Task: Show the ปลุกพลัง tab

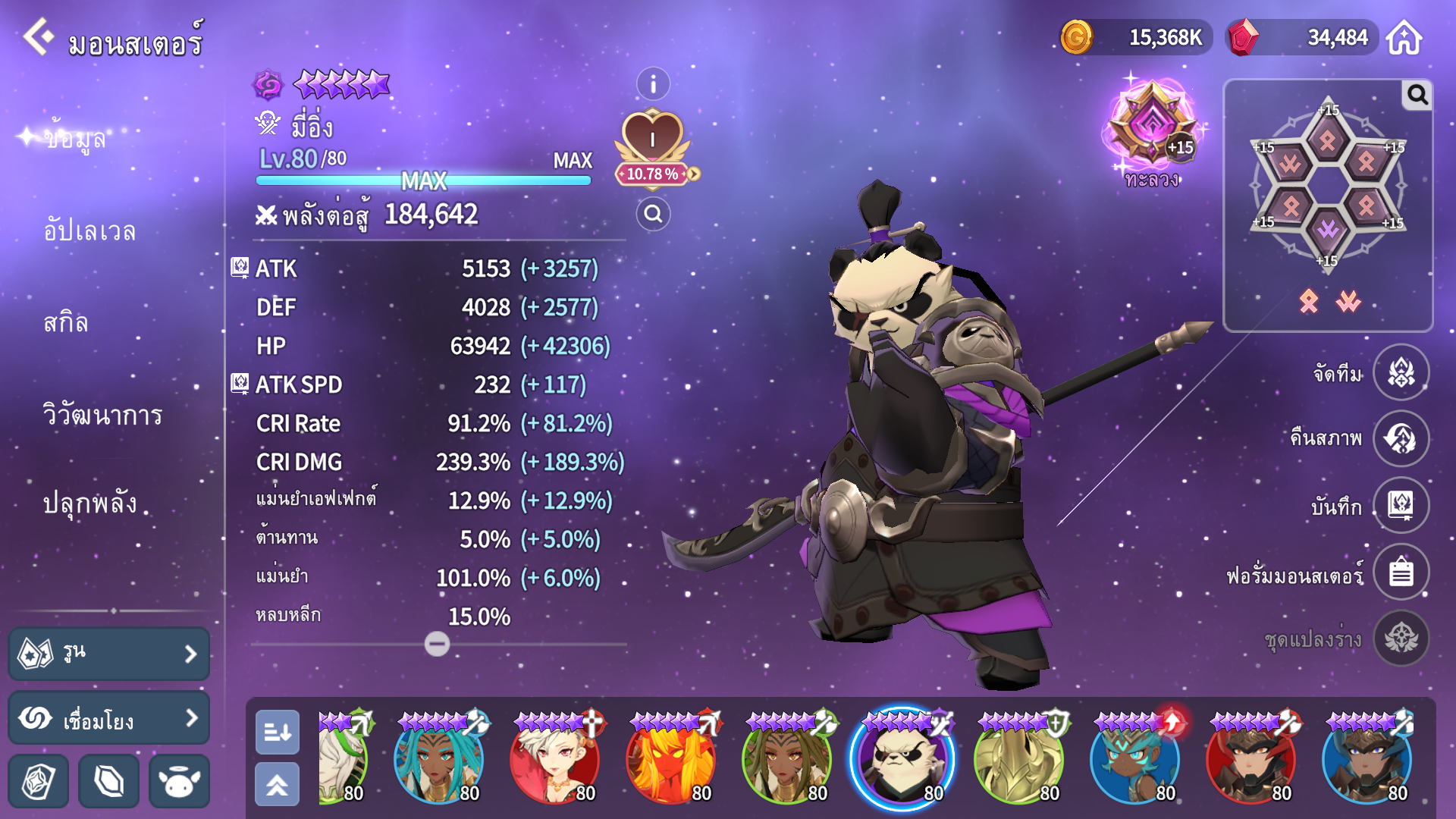Action: 89,504
